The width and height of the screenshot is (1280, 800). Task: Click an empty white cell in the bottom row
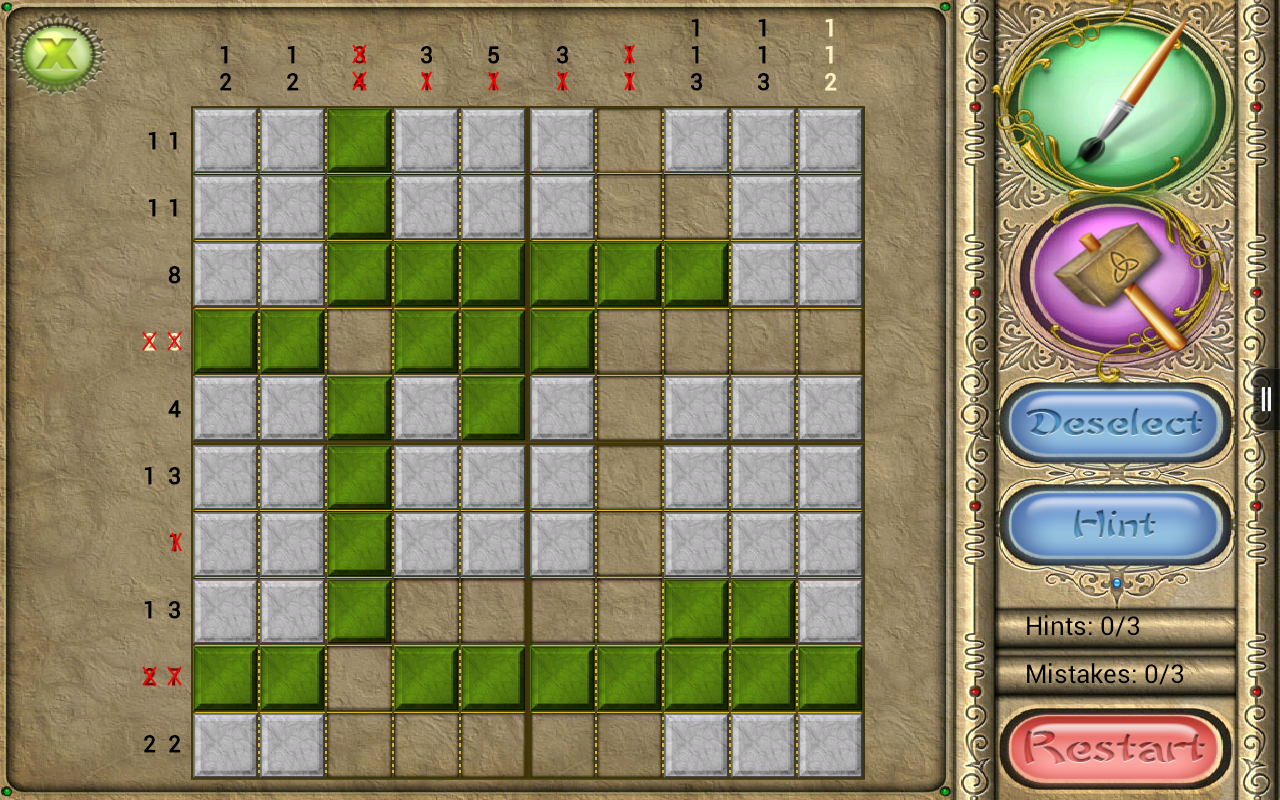(224, 743)
